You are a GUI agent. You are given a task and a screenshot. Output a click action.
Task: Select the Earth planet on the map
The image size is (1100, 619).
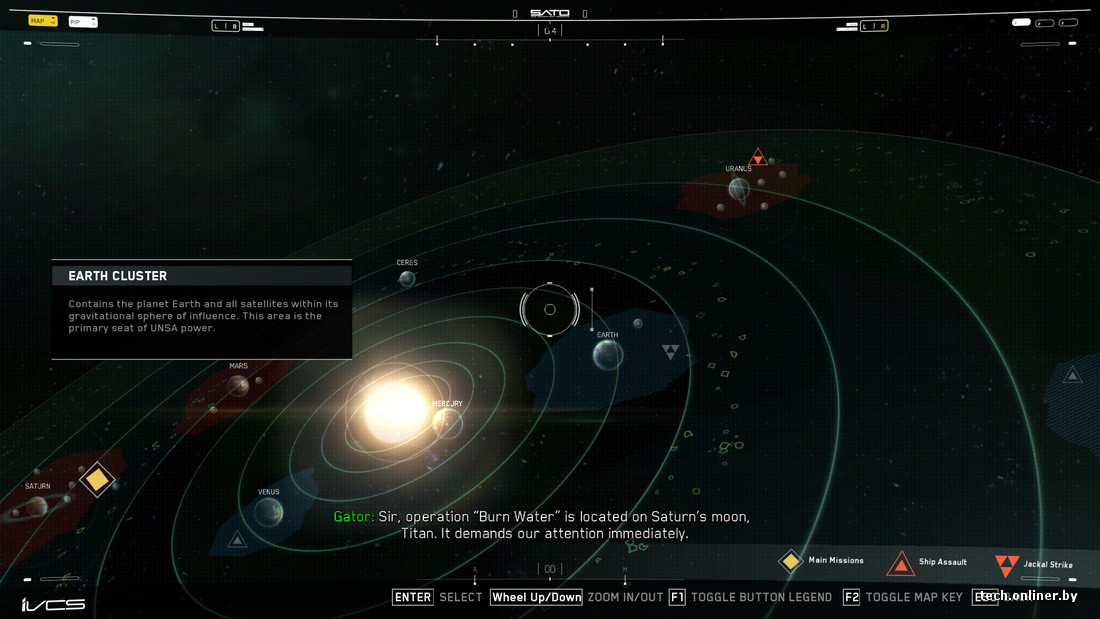coord(608,354)
